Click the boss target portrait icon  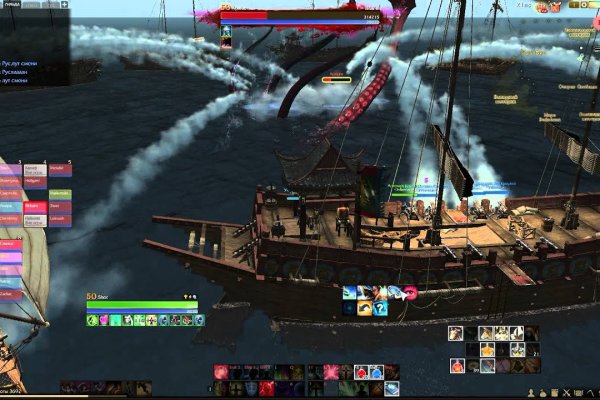pyautogui.click(x=226, y=33)
